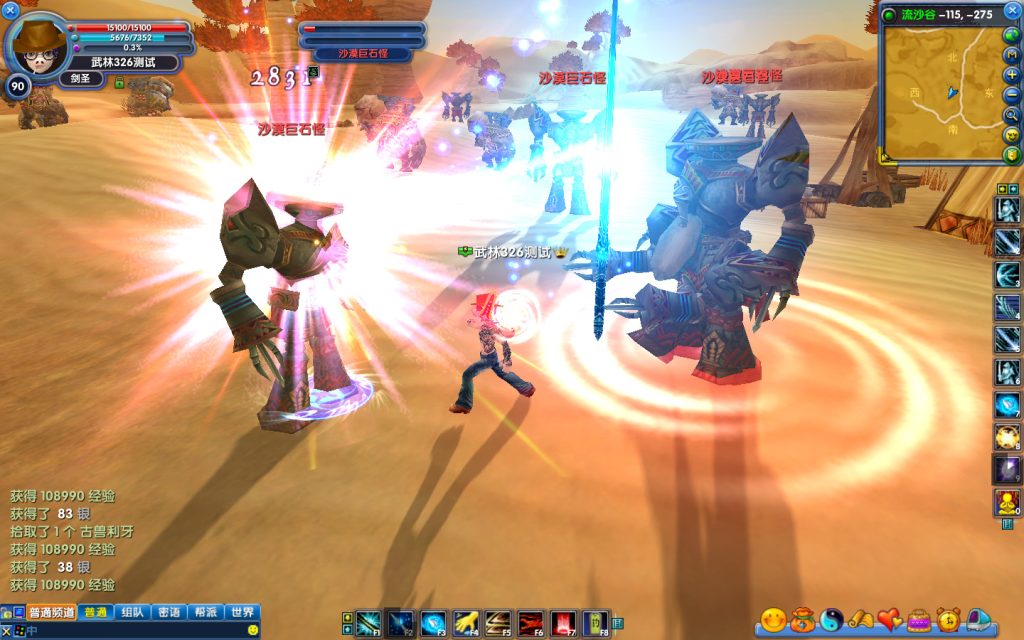The width and height of the screenshot is (1024, 640).
Task: Click the player portrait with brown hat
Action: point(40,42)
